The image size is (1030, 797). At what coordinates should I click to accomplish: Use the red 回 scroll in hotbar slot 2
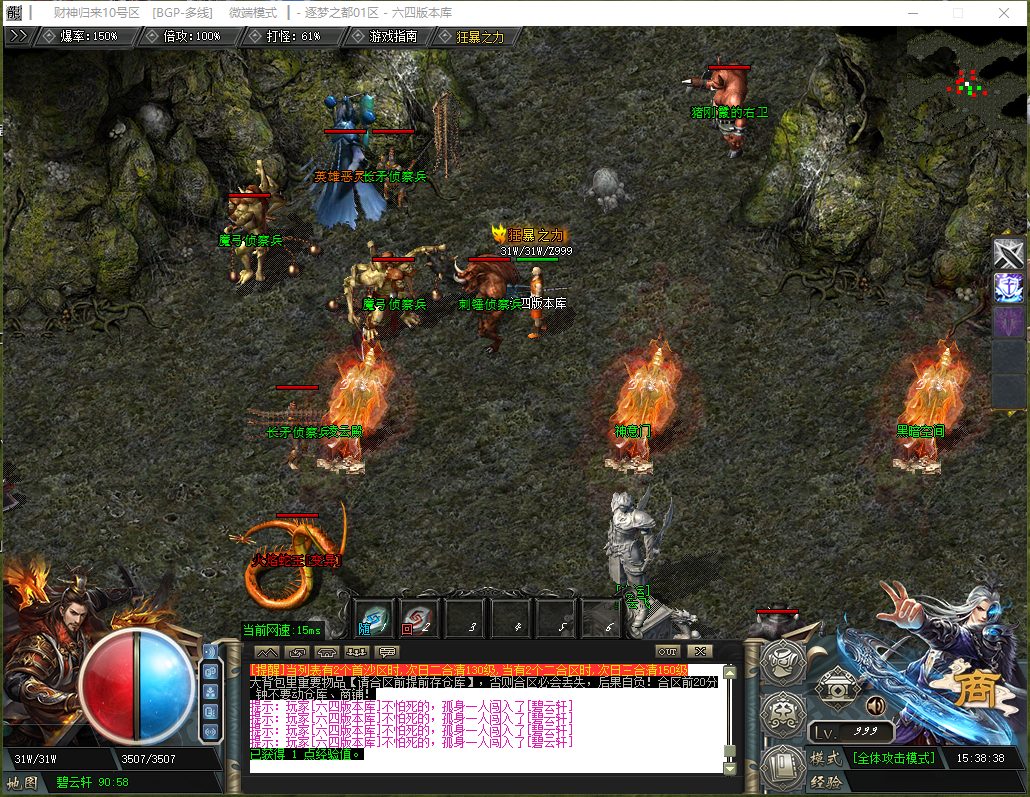point(417,620)
